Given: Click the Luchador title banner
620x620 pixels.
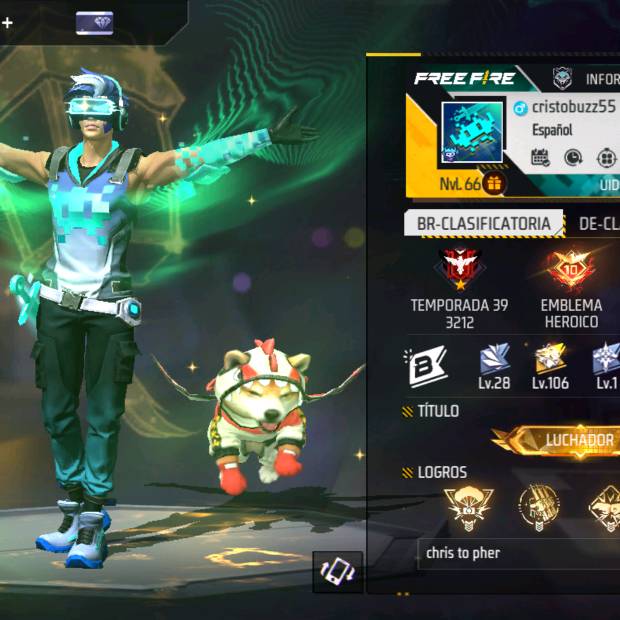Looking at the screenshot, I should [560, 440].
